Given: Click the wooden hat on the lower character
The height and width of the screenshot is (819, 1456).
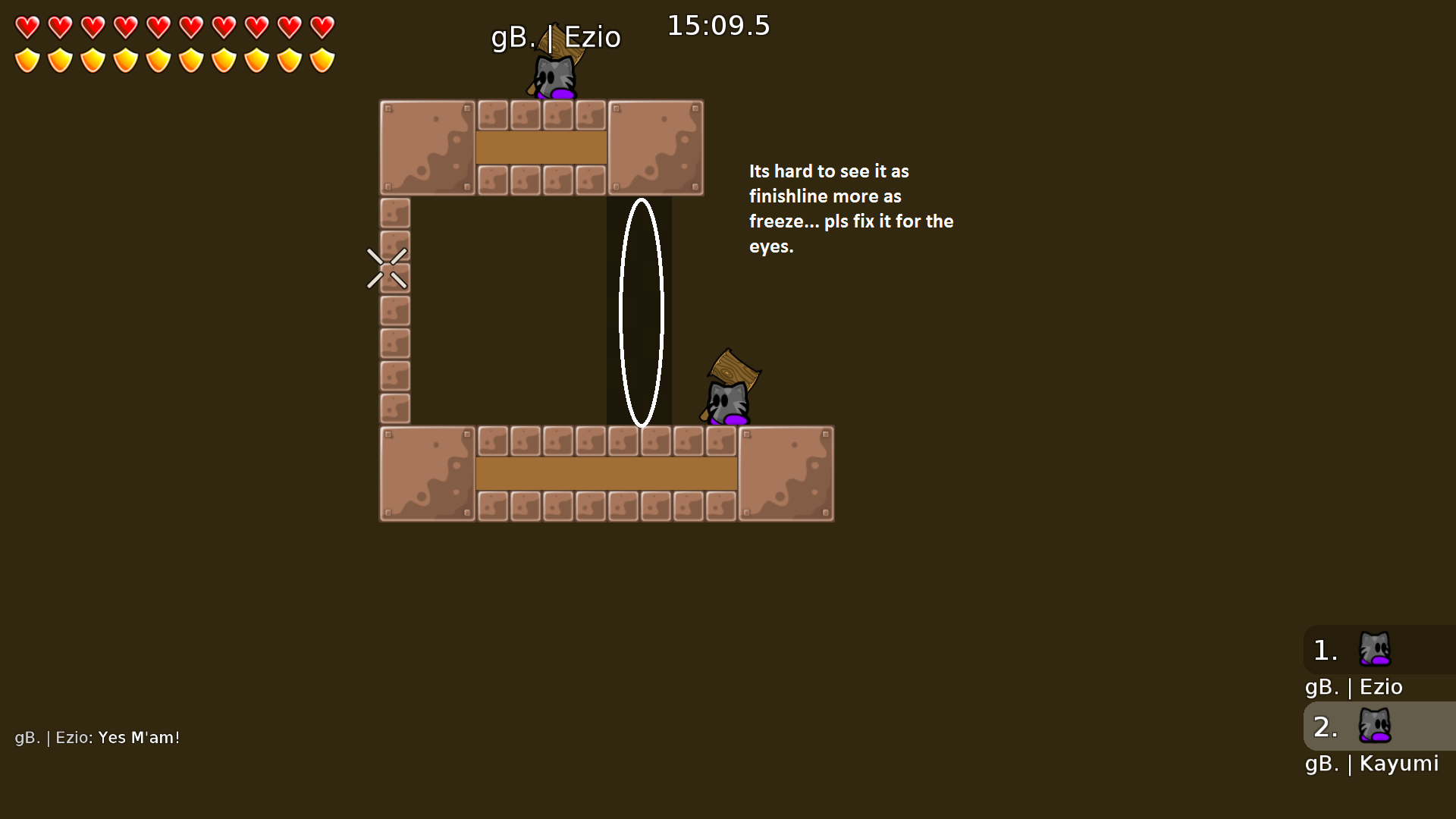Looking at the screenshot, I should [x=733, y=372].
